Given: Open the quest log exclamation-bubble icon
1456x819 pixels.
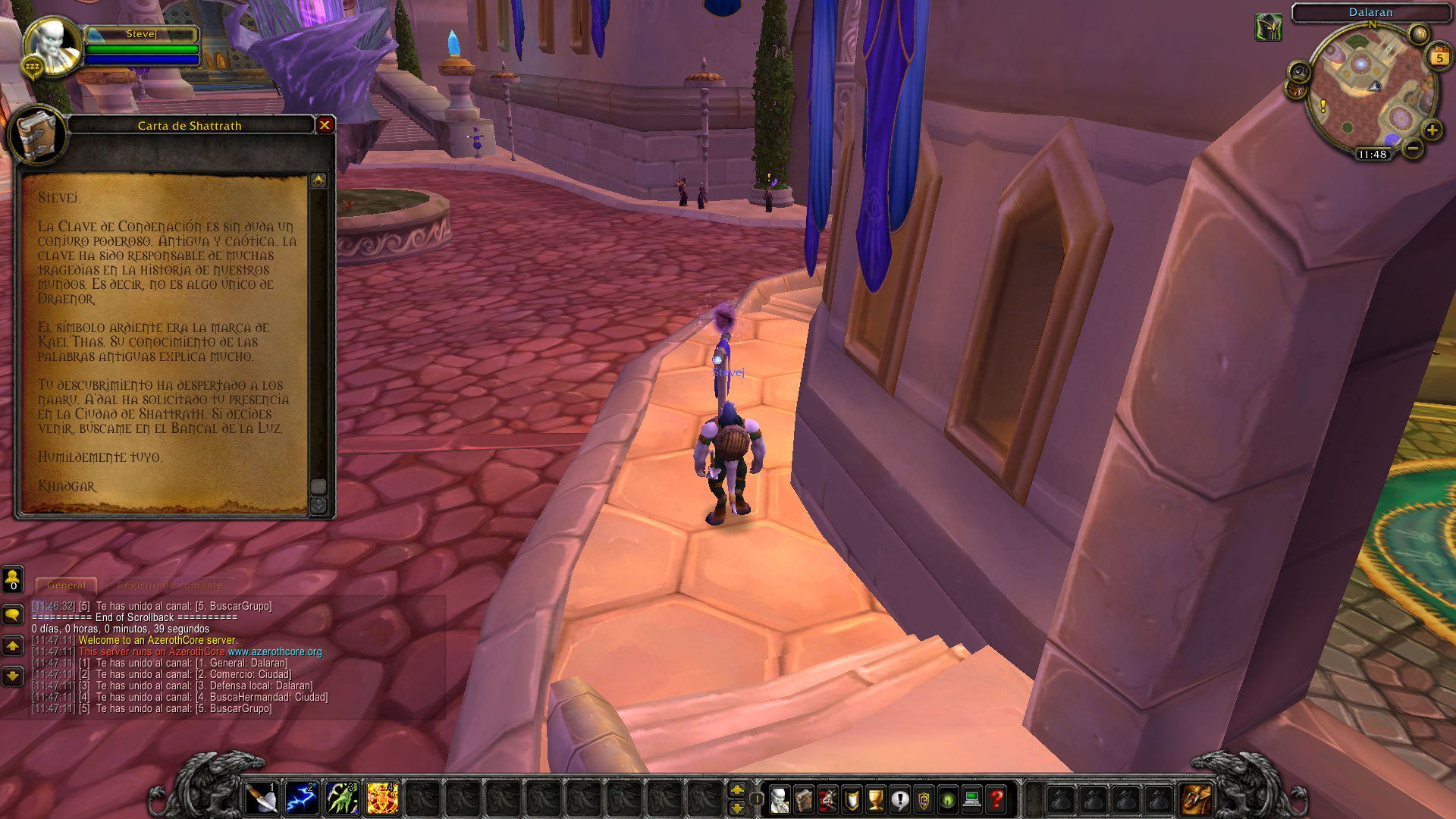Looking at the screenshot, I should coord(900,800).
